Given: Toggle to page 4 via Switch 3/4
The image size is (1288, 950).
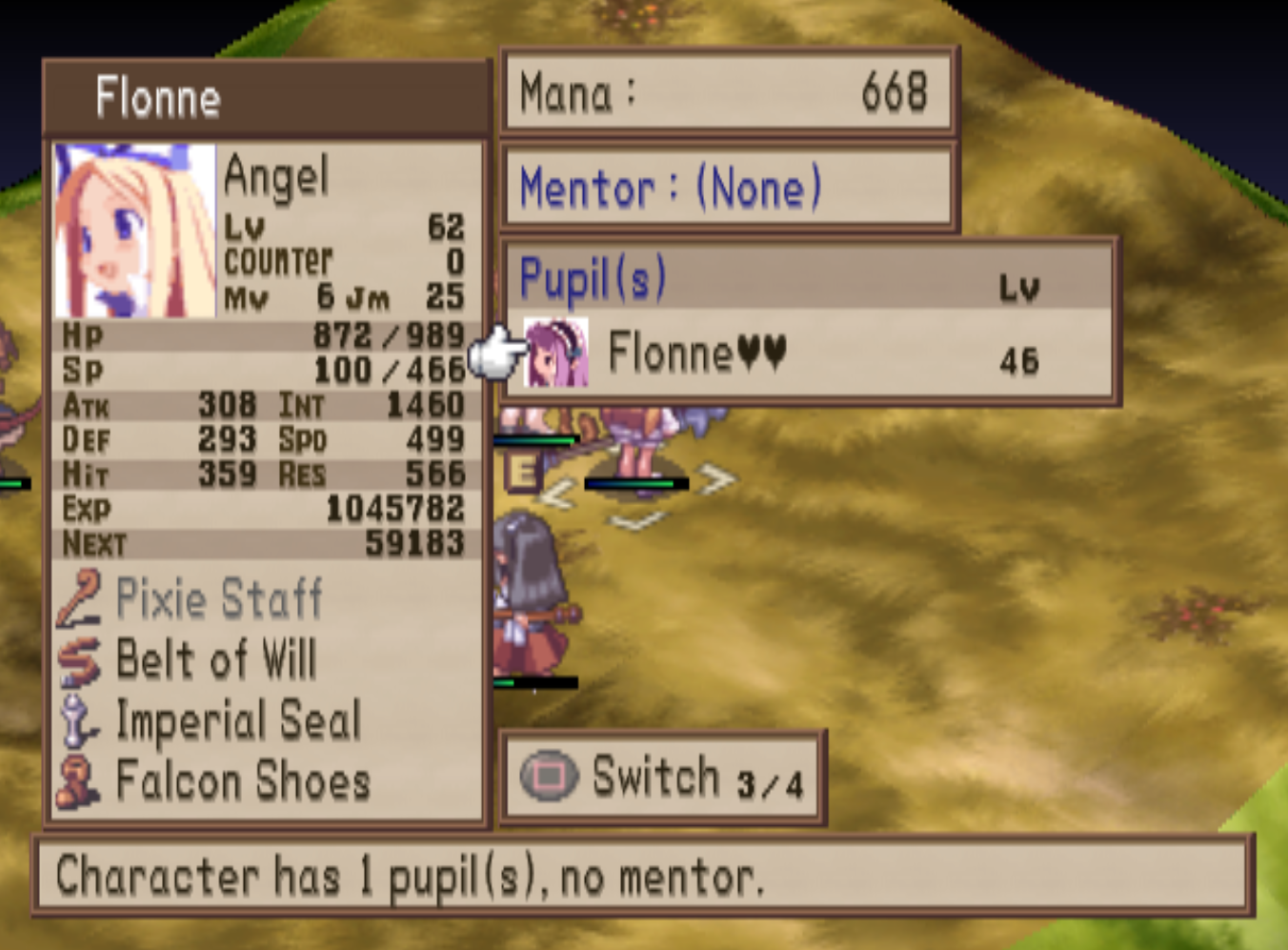Looking at the screenshot, I should point(664,775).
